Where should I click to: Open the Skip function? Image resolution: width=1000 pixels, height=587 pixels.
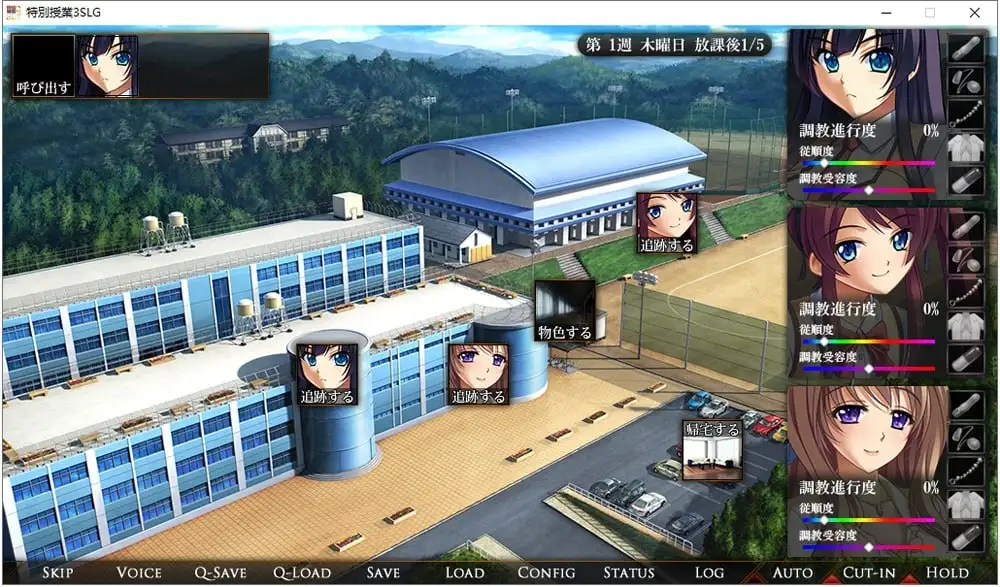[x=58, y=573]
